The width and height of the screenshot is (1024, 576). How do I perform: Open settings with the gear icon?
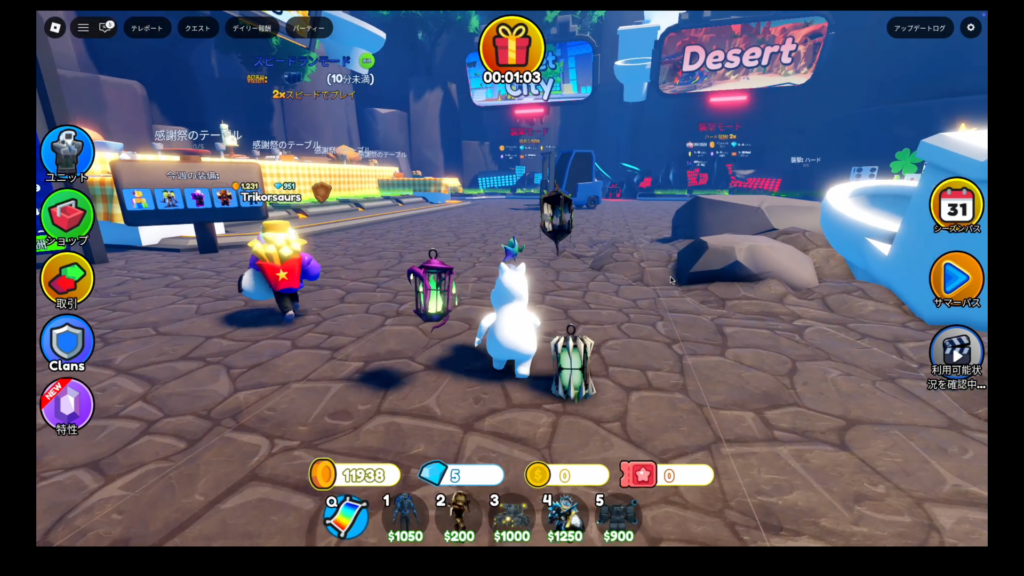click(970, 28)
